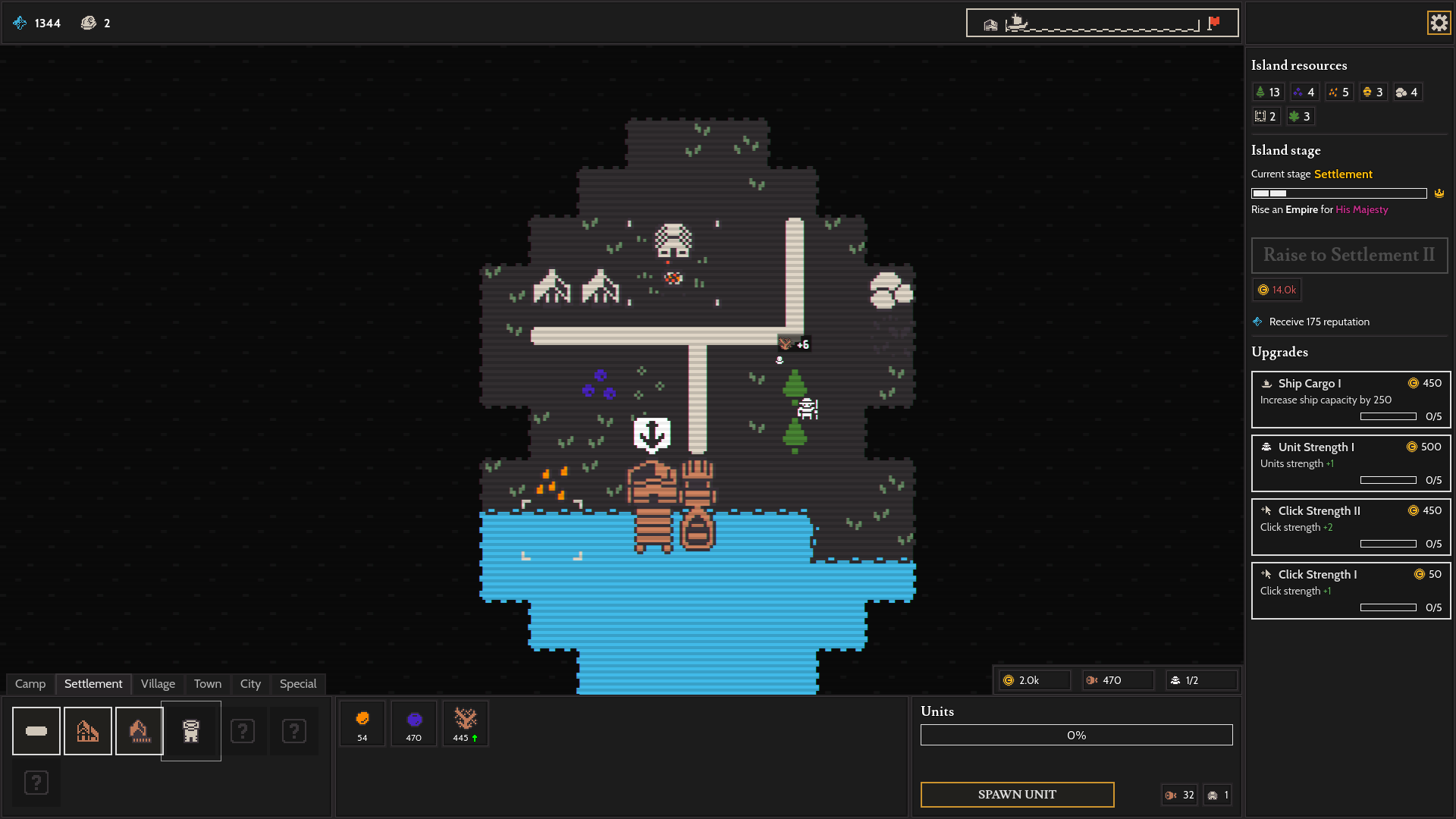Click the ship voyage tracker at top
This screenshot has width=1456, height=819.
(1101, 23)
